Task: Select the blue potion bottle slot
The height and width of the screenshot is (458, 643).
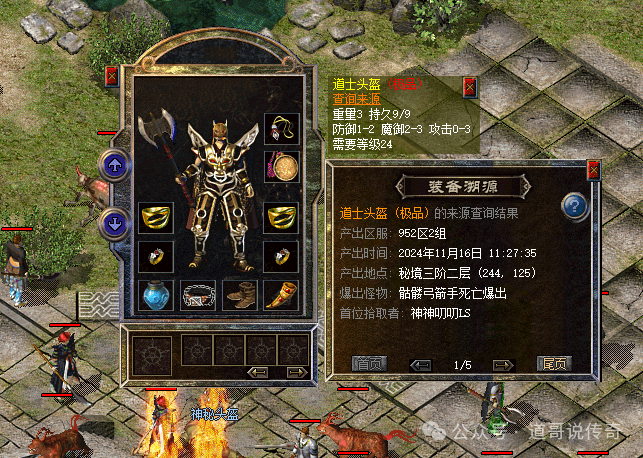Action: [154, 294]
